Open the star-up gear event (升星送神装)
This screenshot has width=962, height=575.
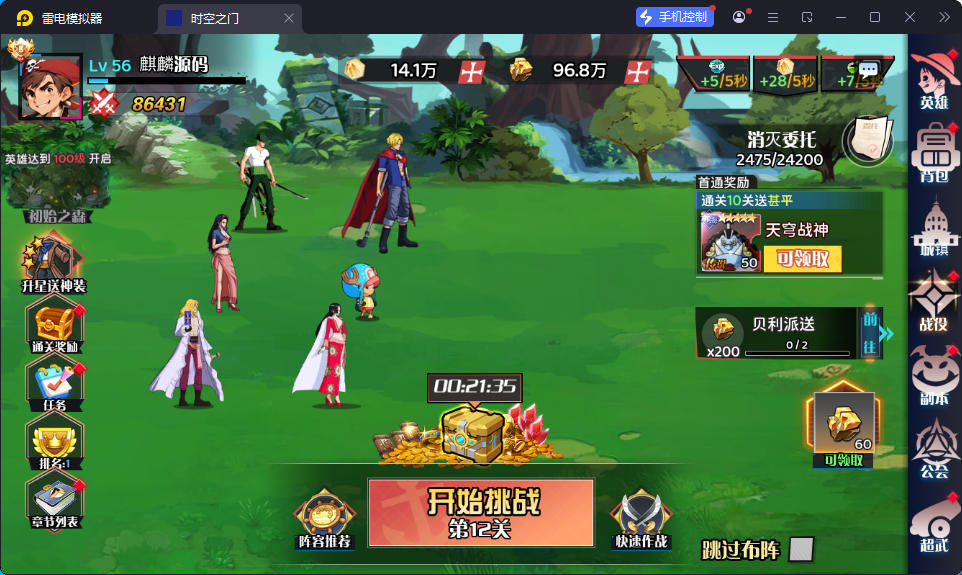coord(53,263)
